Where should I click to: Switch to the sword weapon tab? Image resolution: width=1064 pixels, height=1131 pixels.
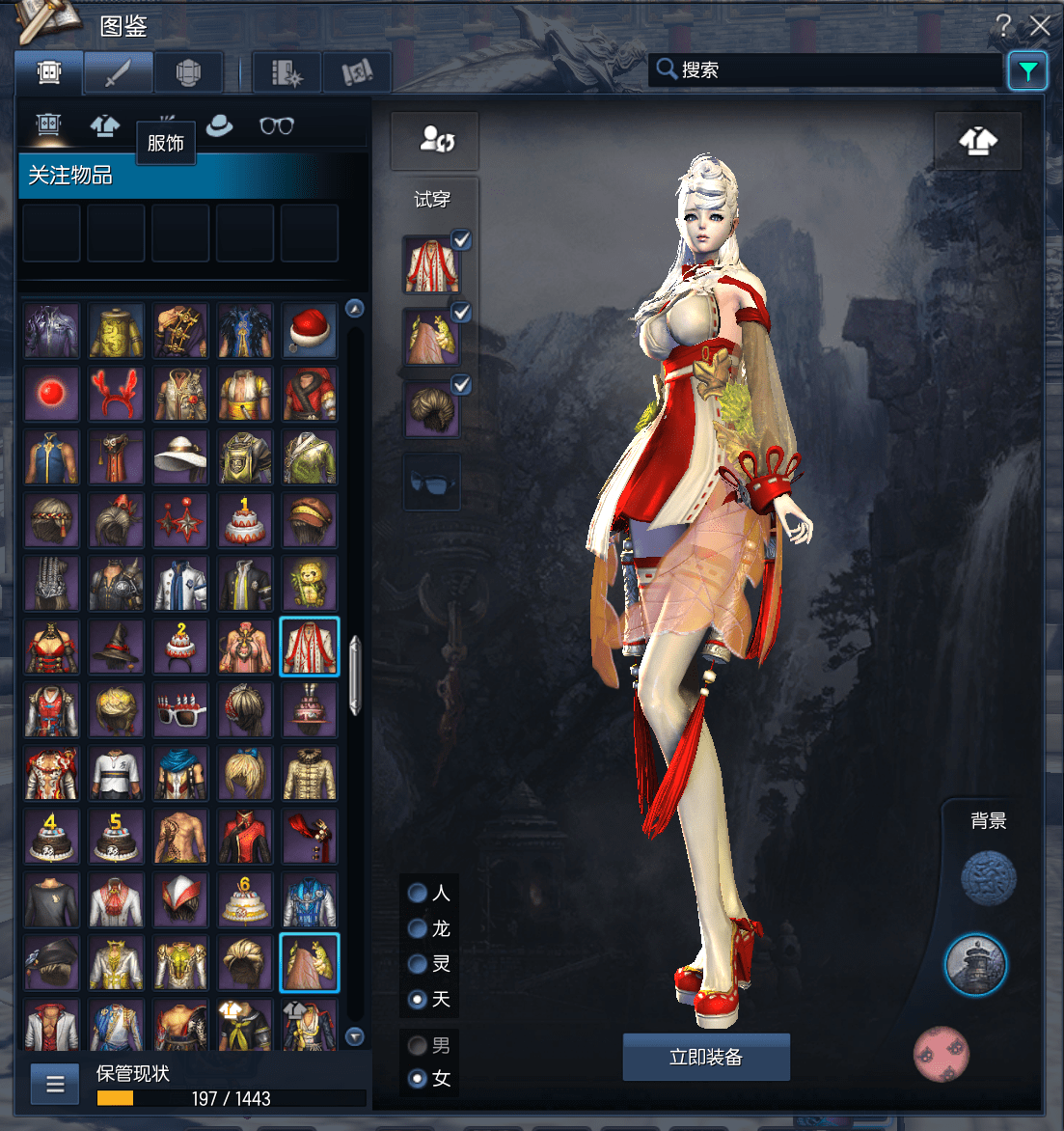(118, 72)
